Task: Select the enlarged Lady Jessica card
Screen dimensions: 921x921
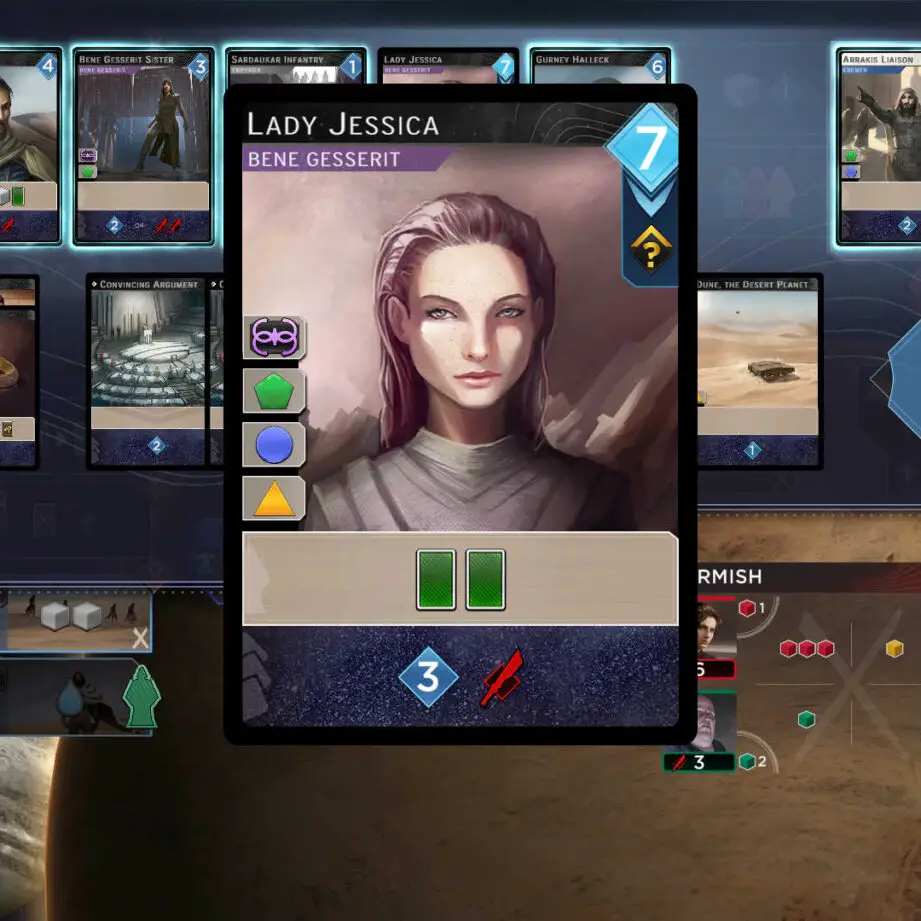Action: 460,415
